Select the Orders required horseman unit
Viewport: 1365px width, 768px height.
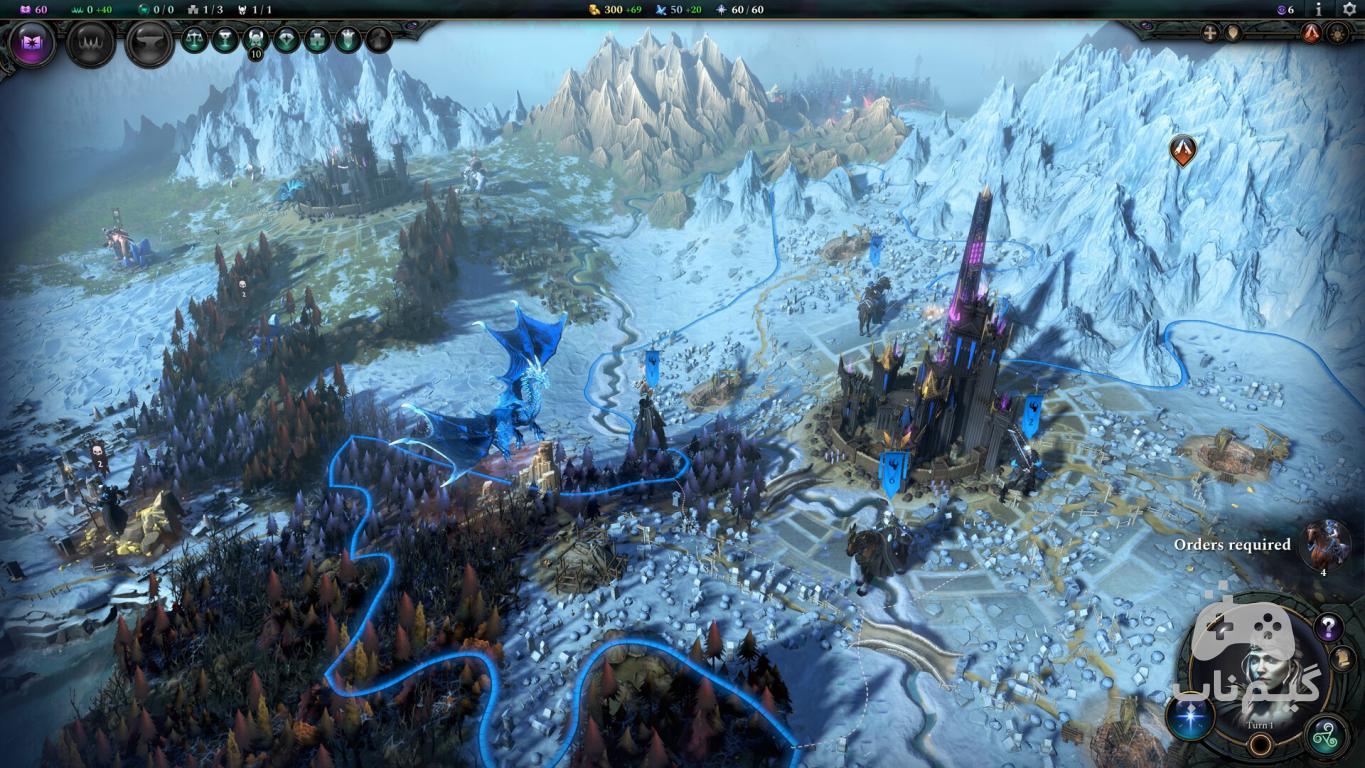(1327, 545)
